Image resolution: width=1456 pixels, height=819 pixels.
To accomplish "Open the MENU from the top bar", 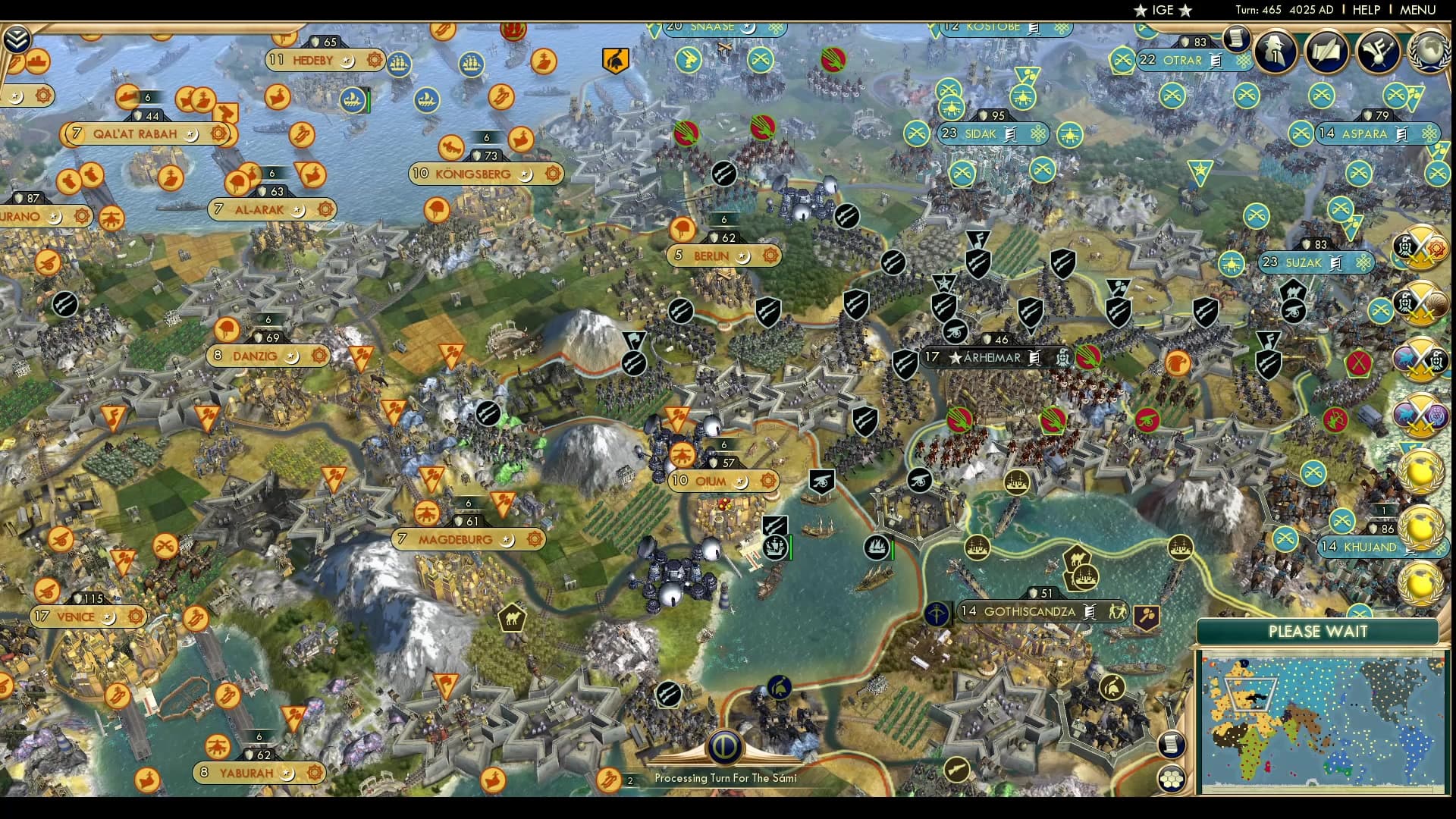I will click(x=1417, y=11).
